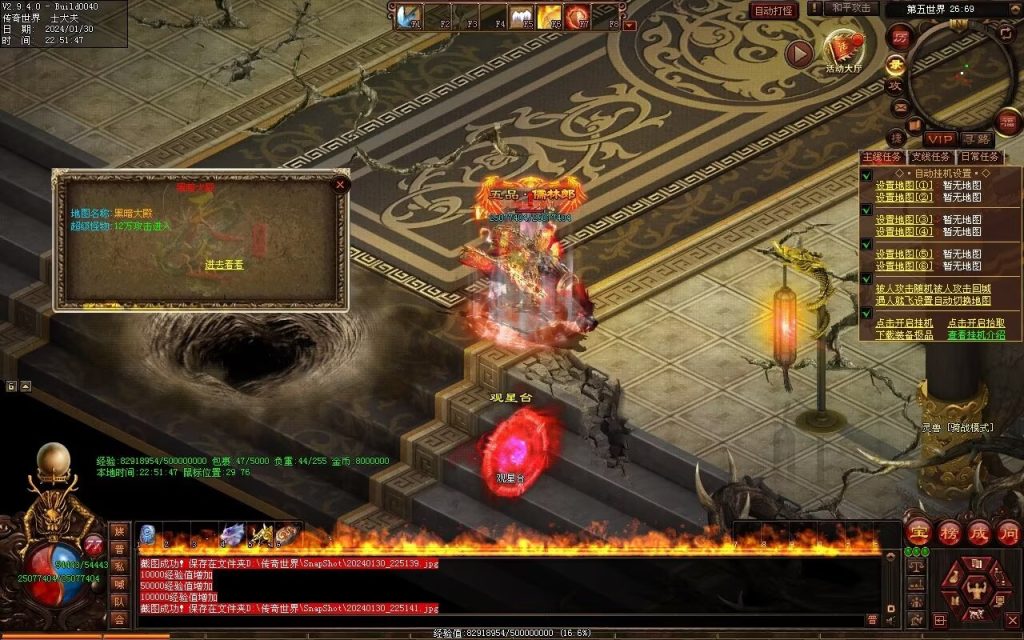1024x640 pixels.
Task: Switch to the 支线任务 tab
Action: pyautogui.click(x=930, y=157)
